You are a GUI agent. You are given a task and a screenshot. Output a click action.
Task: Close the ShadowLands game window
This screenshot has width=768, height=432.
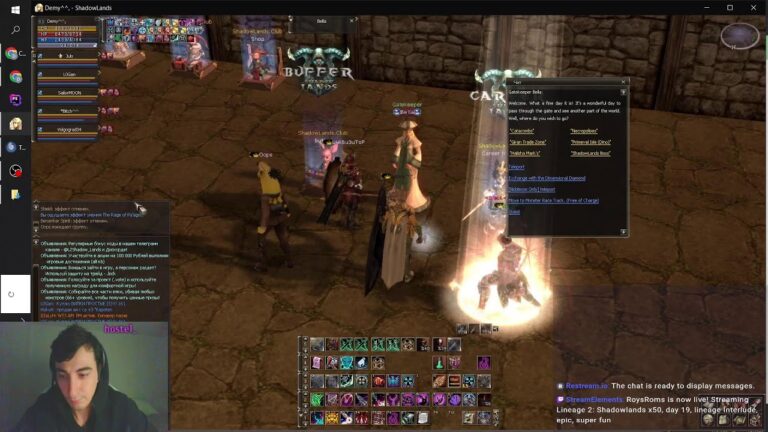(x=756, y=7)
